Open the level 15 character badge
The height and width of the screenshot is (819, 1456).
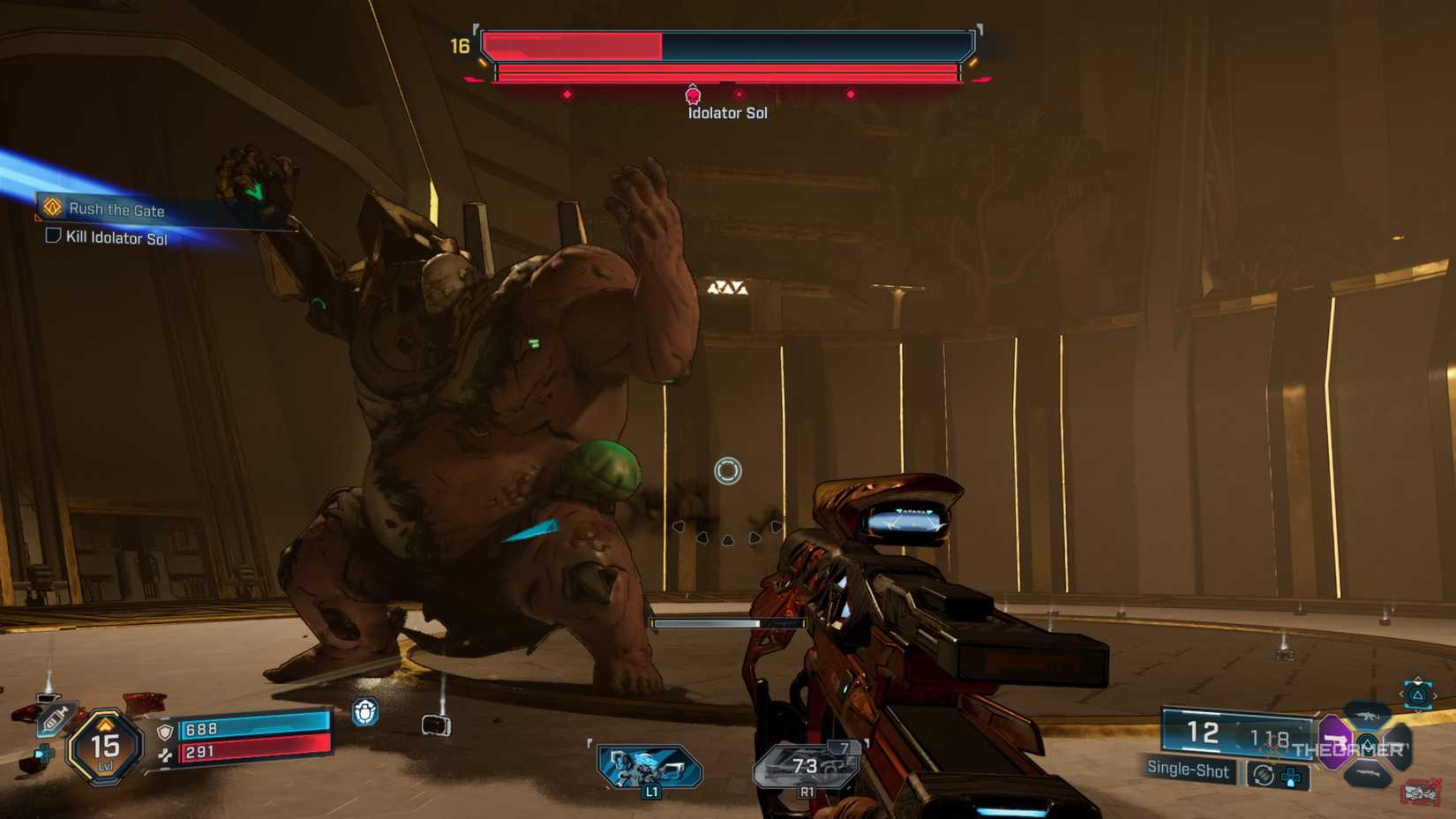pyautogui.click(x=105, y=748)
